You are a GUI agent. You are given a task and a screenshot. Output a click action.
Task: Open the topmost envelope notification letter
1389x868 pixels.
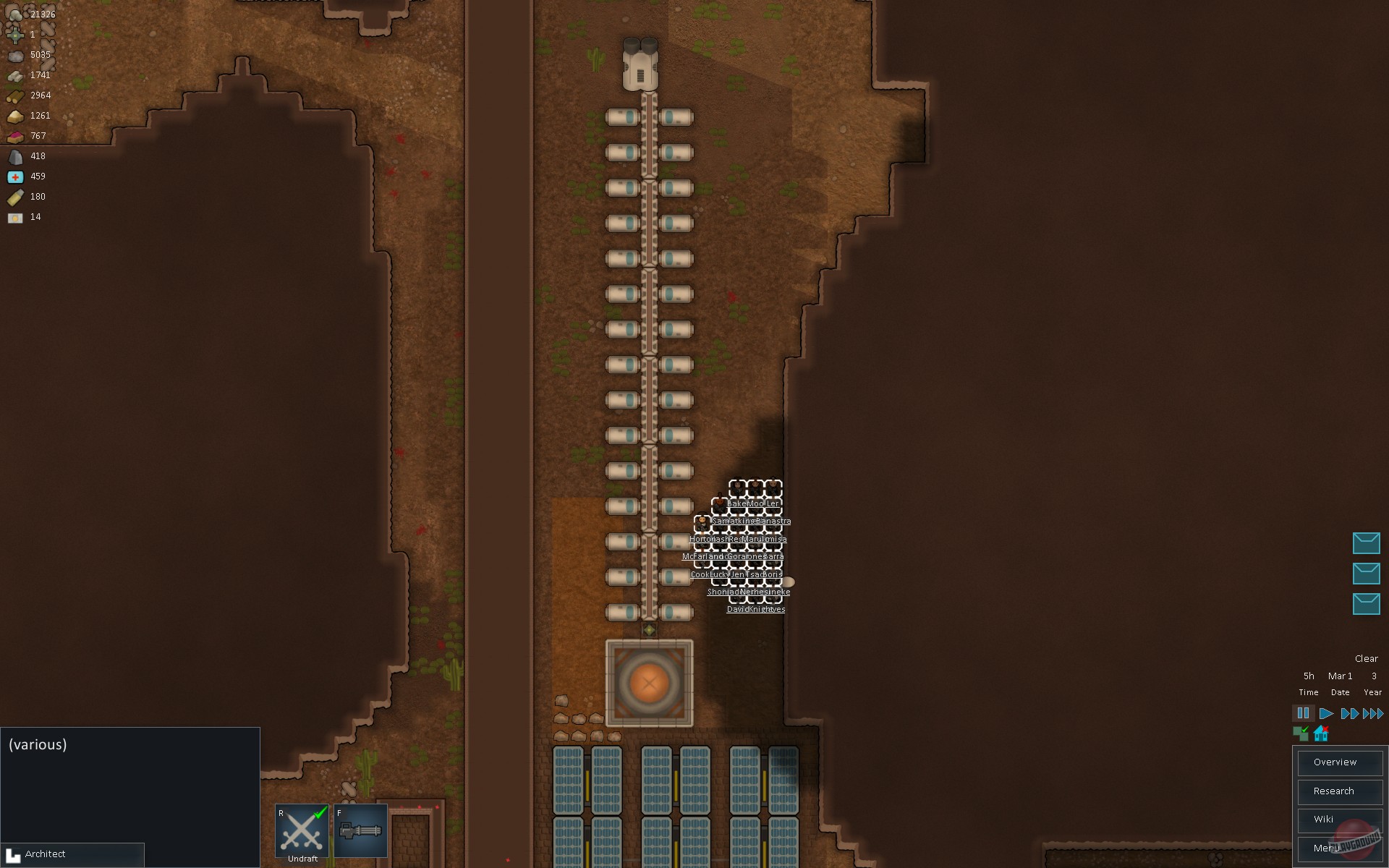click(1367, 543)
